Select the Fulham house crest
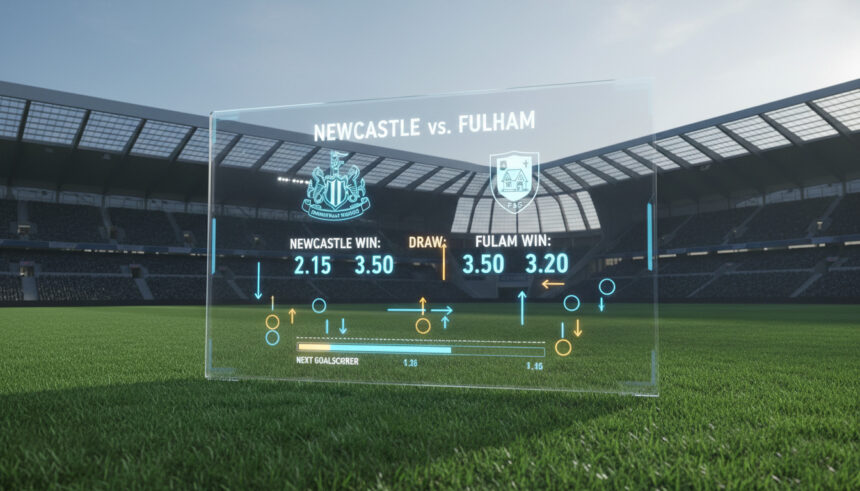The width and height of the screenshot is (860, 491). pos(516,181)
